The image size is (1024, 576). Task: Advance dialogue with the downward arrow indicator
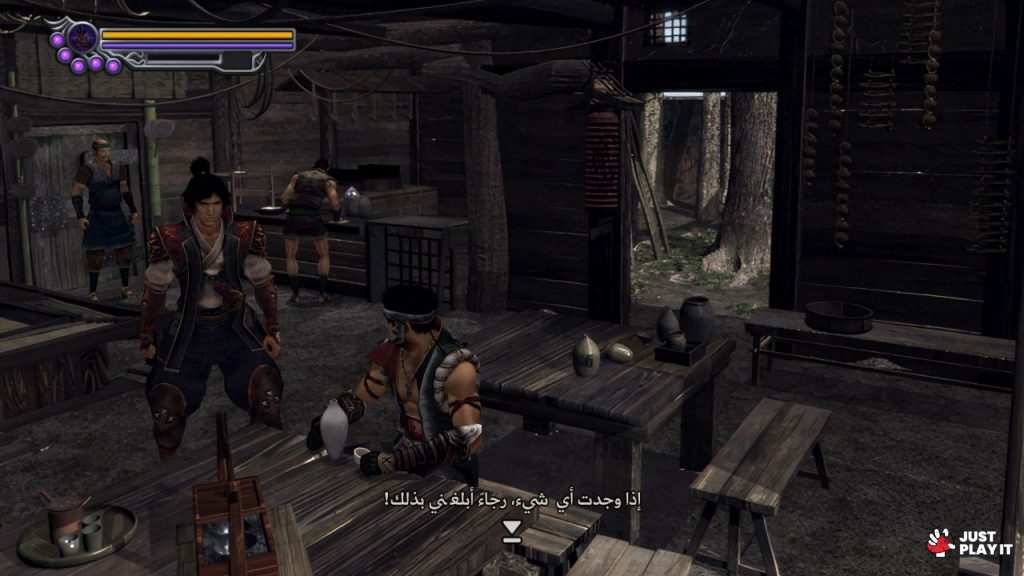click(512, 530)
